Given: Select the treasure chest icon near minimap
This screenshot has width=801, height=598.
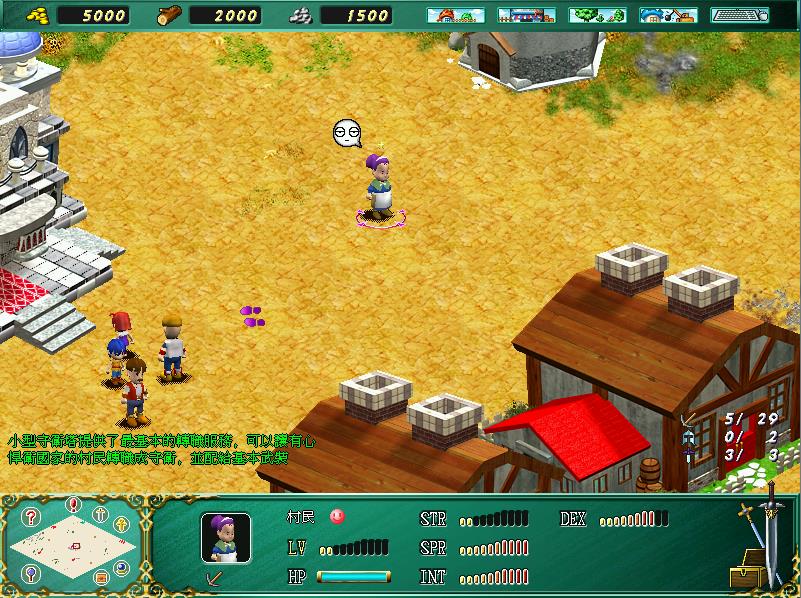Looking at the screenshot, I should tap(100, 577).
